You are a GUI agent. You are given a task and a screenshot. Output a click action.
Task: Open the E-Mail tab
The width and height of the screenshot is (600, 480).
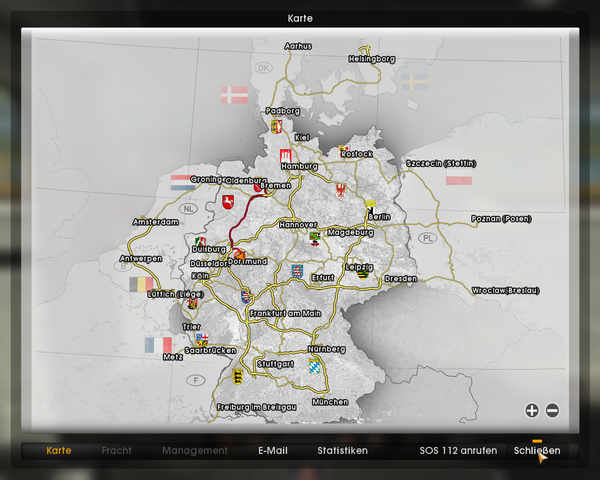coord(272,451)
